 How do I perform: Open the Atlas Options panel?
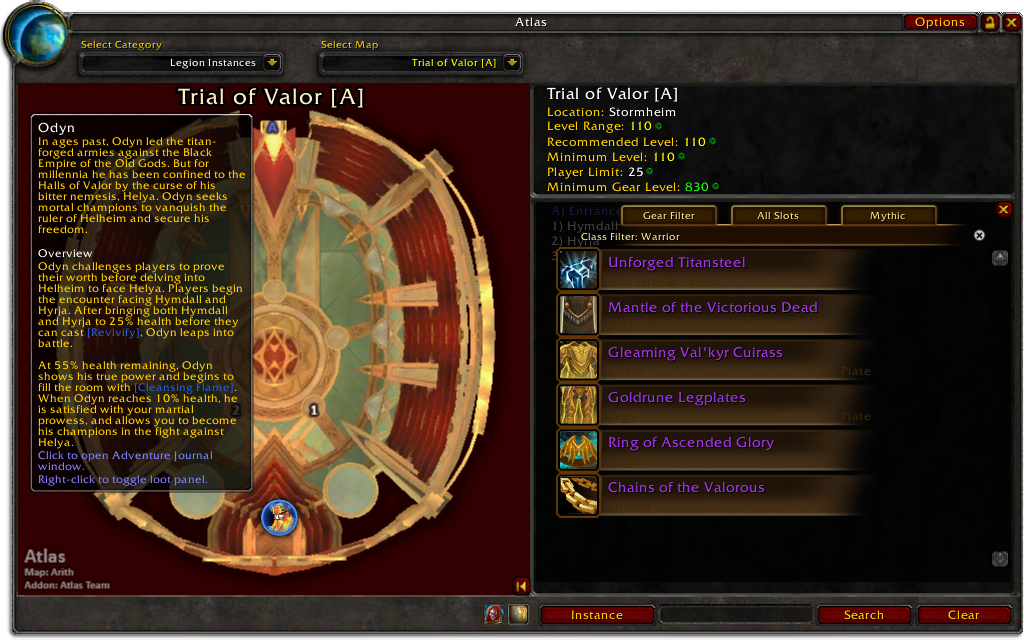[x=939, y=22]
